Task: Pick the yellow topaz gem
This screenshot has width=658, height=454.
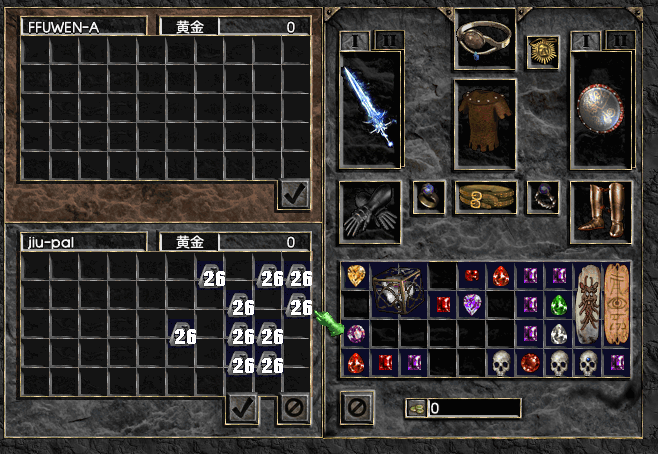Action: [x=356, y=275]
